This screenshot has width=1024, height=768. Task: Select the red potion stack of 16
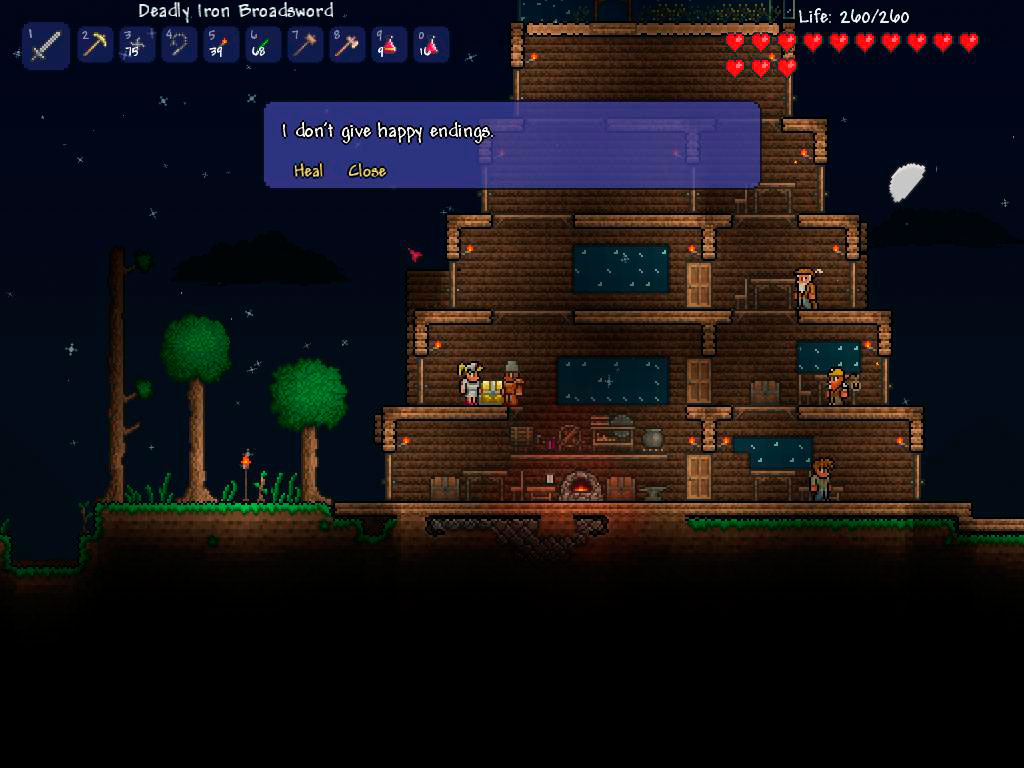pos(431,45)
